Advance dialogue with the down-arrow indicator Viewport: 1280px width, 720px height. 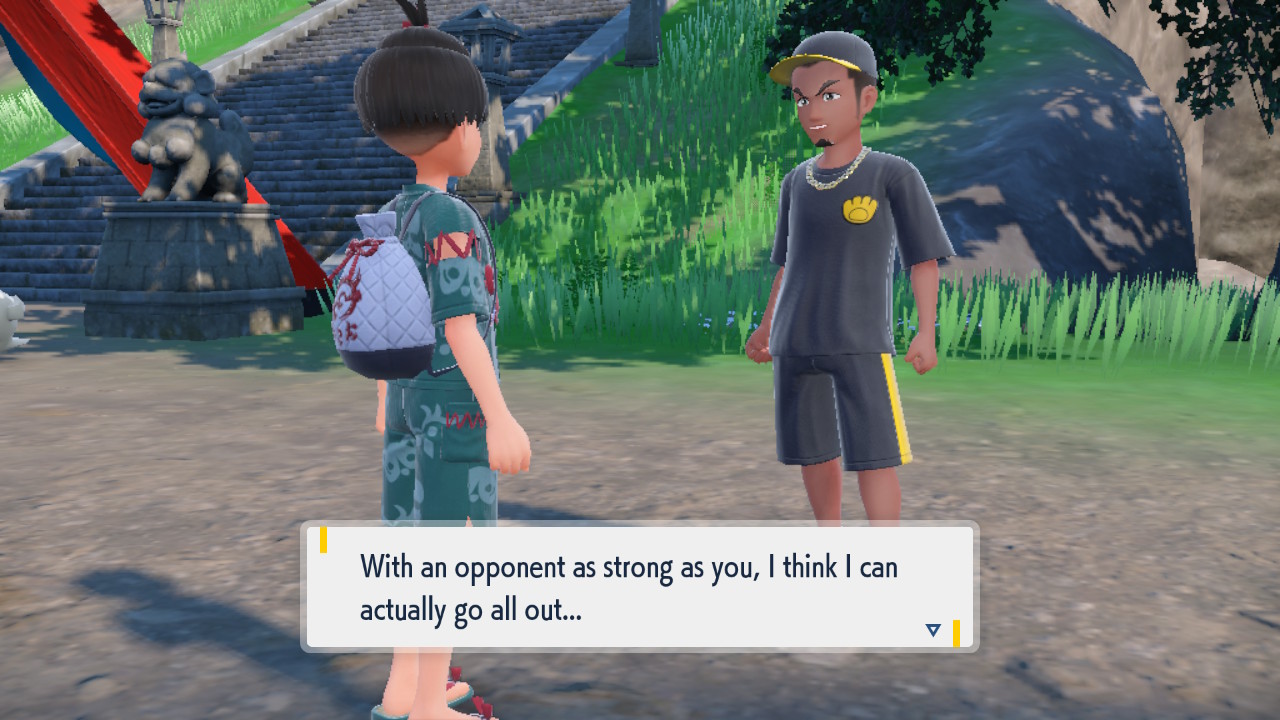[932, 630]
